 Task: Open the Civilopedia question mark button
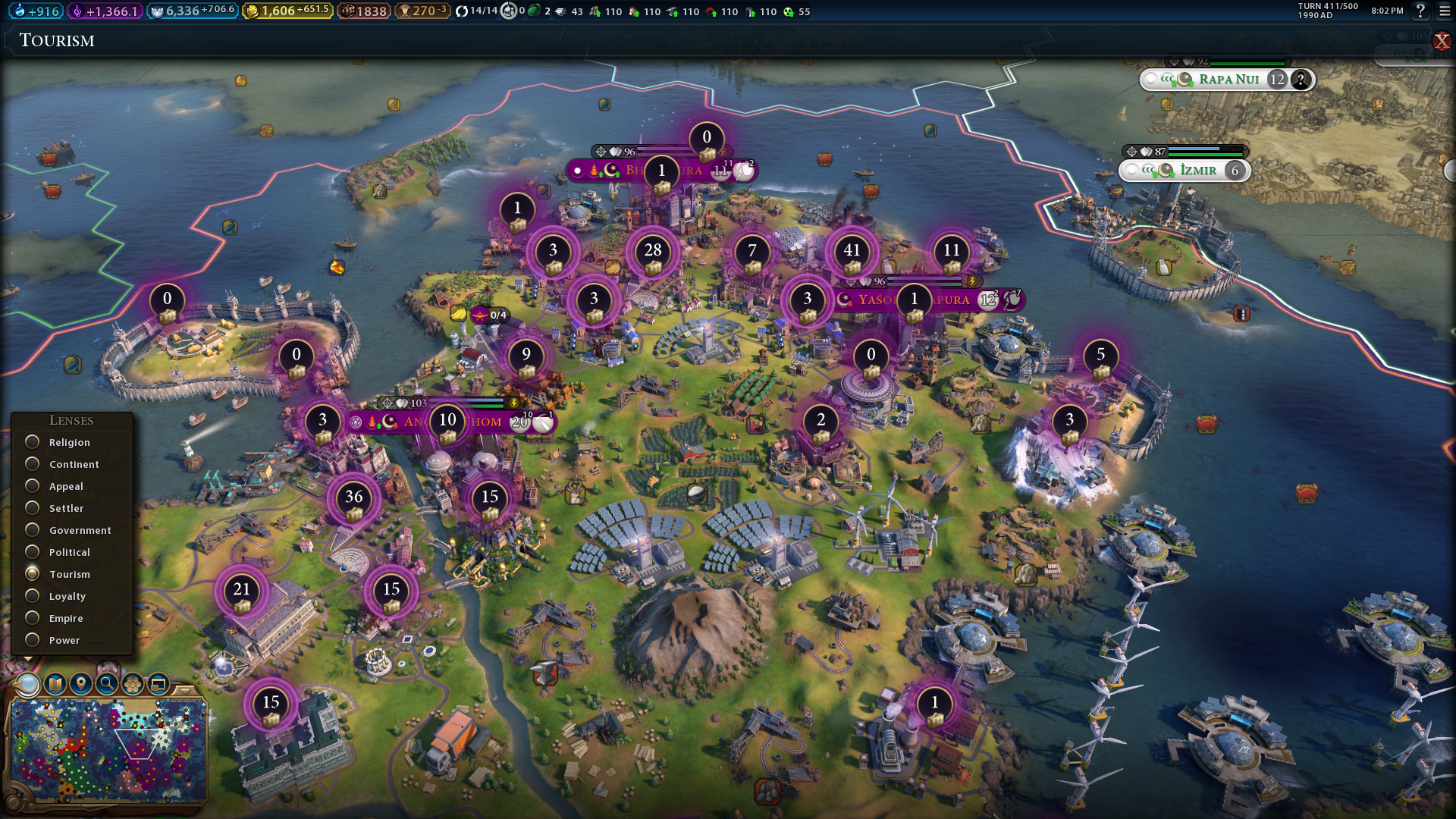(x=1420, y=11)
